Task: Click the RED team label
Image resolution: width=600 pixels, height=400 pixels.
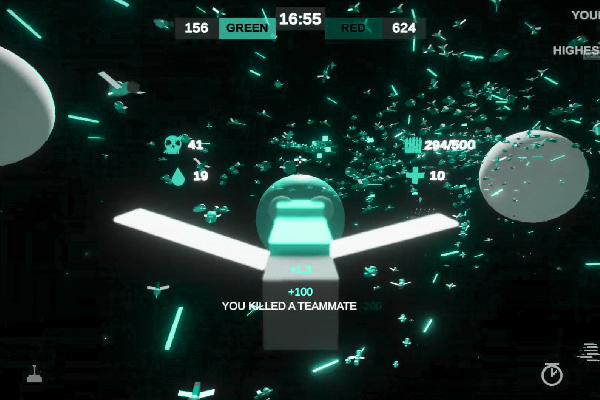Action: coord(353,28)
